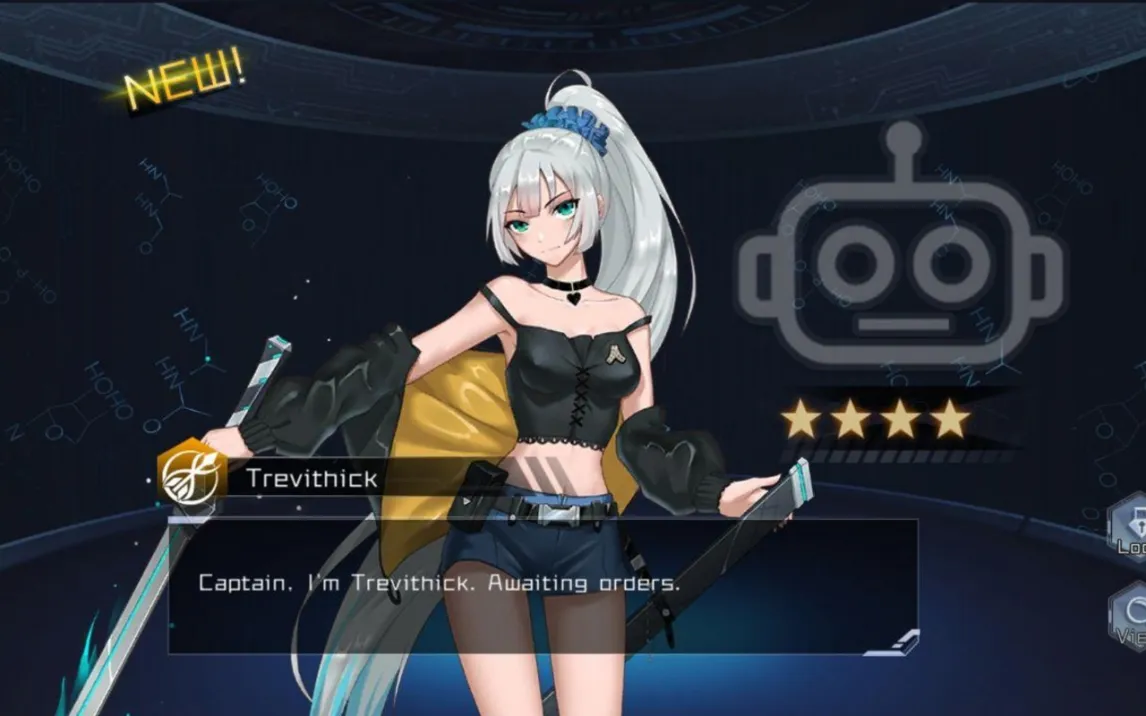Select the orange hexagon class icon
The height and width of the screenshot is (716, 1146).
point(188,476)
